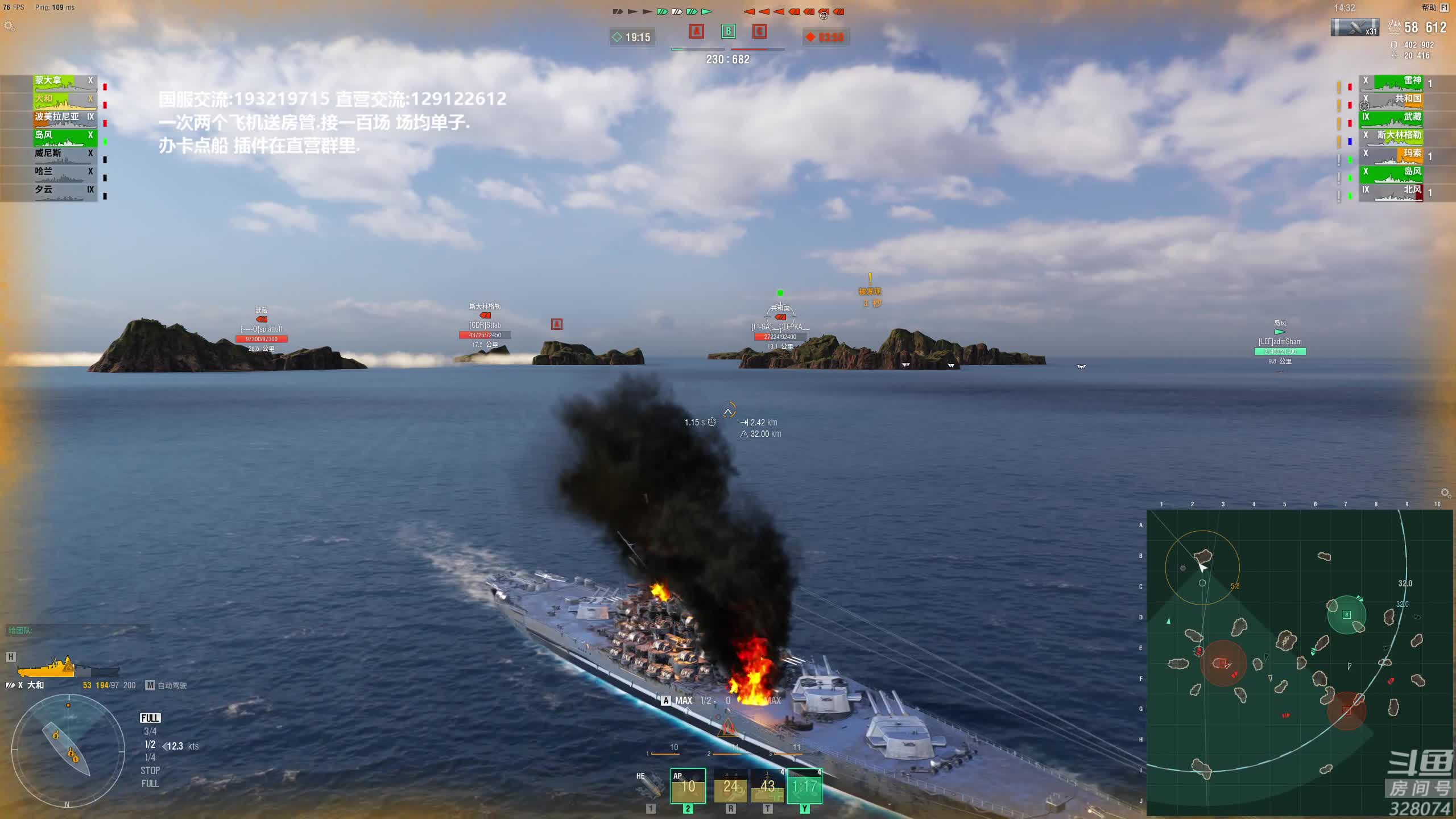Select enemy 玛索 in the roster
Screen dimensions: 1456x819
pyautogui.click(x=1392, y=155)
